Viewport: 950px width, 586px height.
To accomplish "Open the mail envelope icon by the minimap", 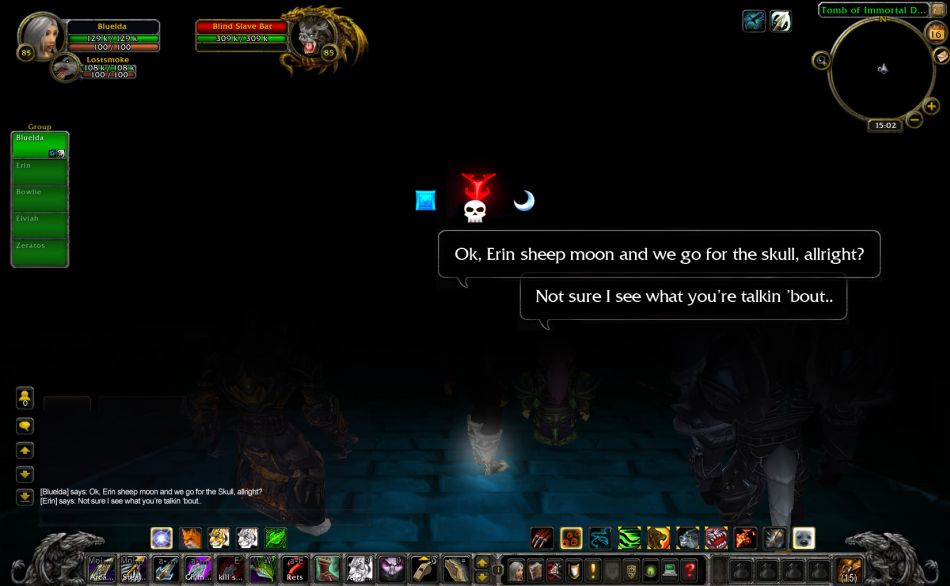I will pos(941,56).
